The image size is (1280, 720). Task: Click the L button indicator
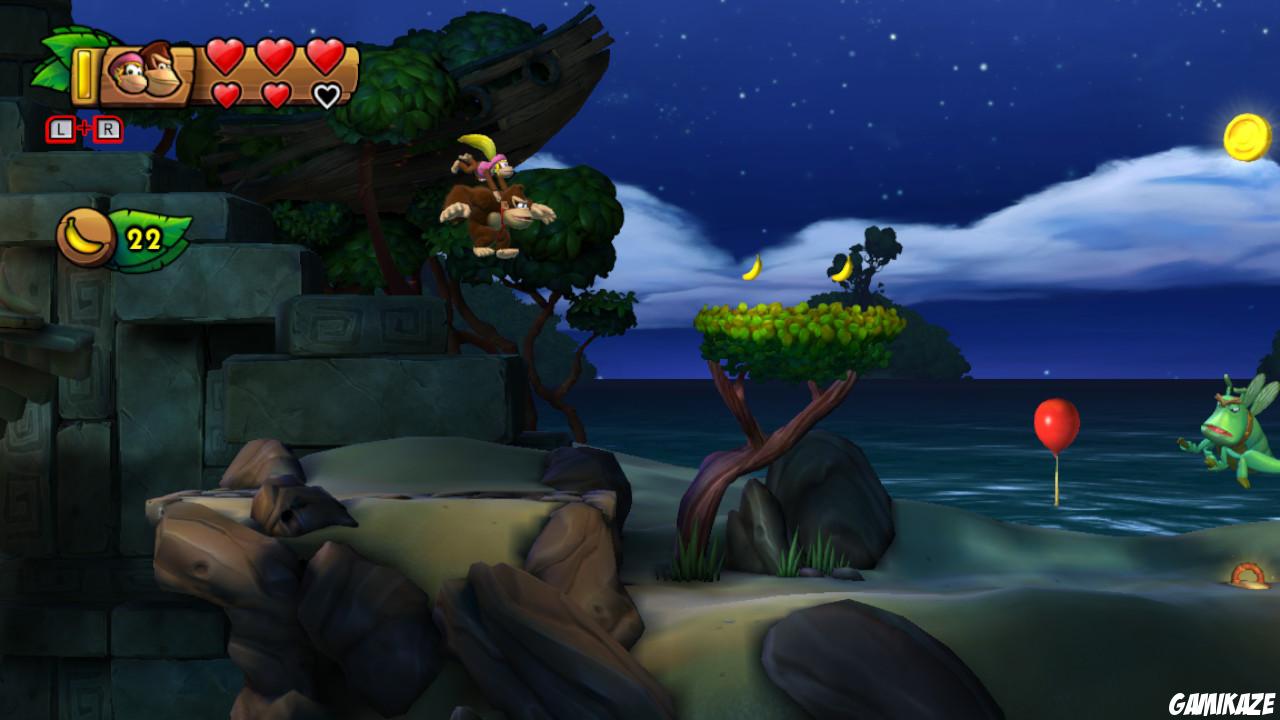[63, 128]
